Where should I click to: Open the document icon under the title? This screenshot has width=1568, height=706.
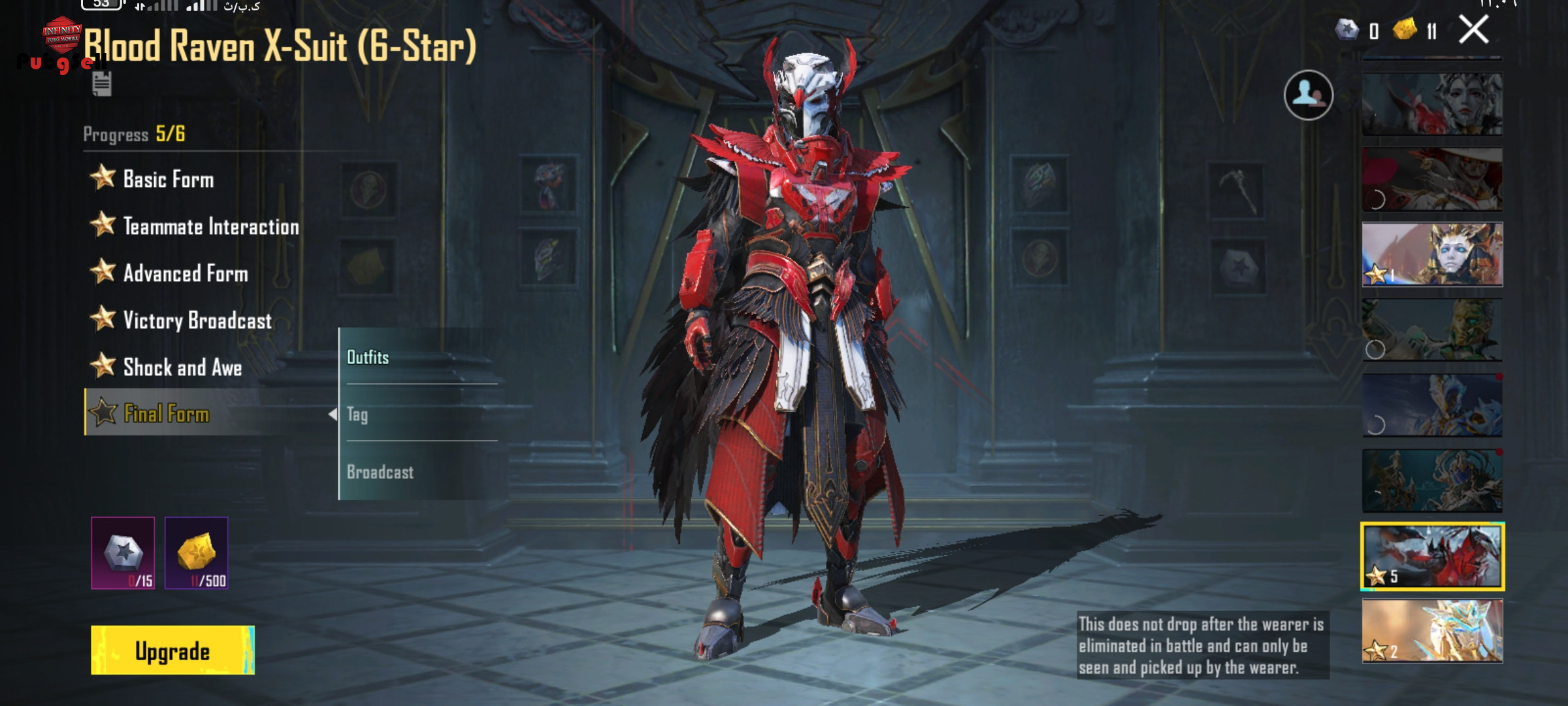(102, 84)
